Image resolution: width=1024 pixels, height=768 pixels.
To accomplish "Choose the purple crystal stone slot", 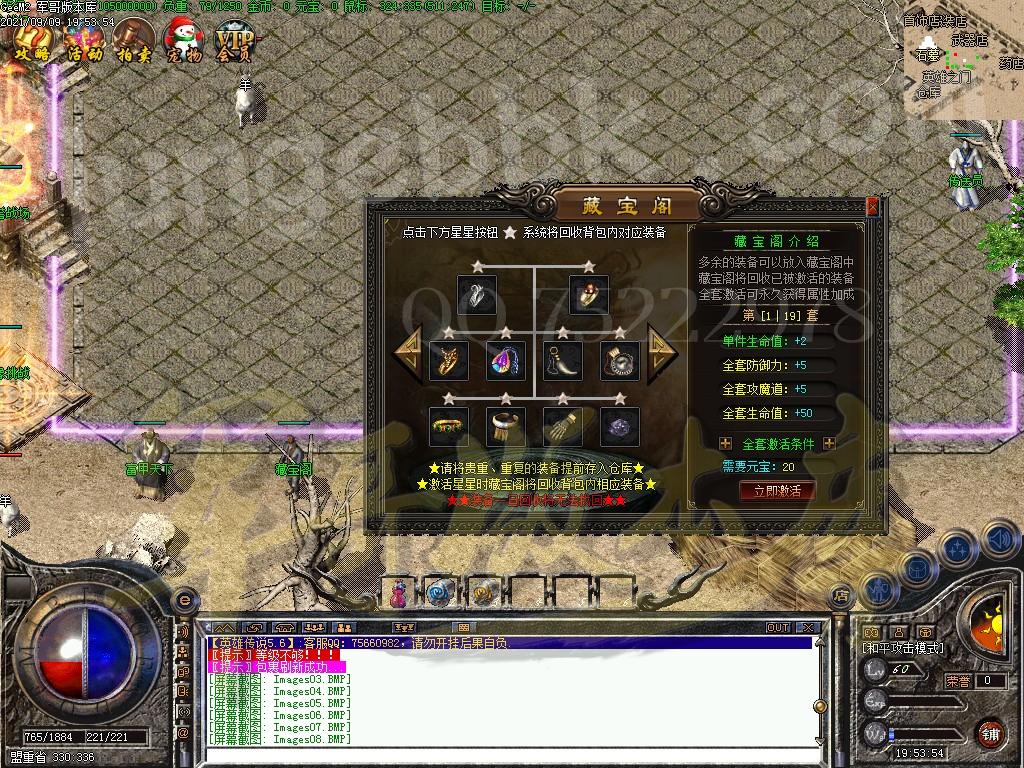I will coord(618,427).
